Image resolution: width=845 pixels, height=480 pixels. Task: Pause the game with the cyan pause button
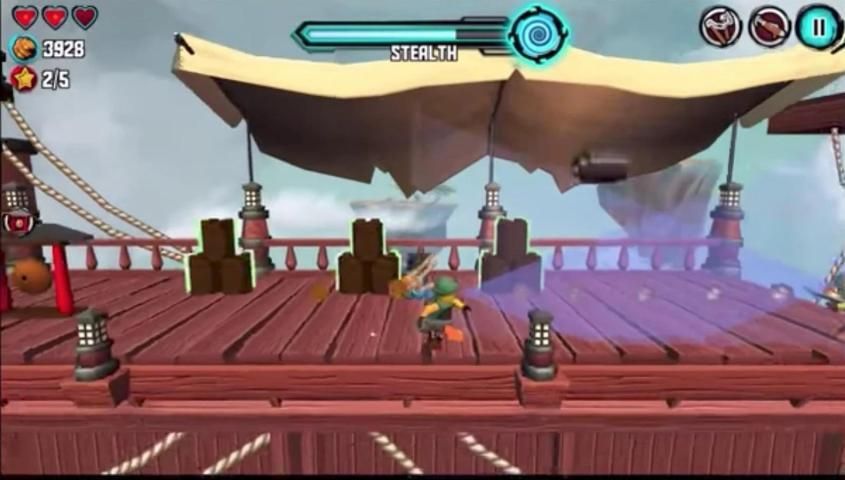tap(818, 27)
